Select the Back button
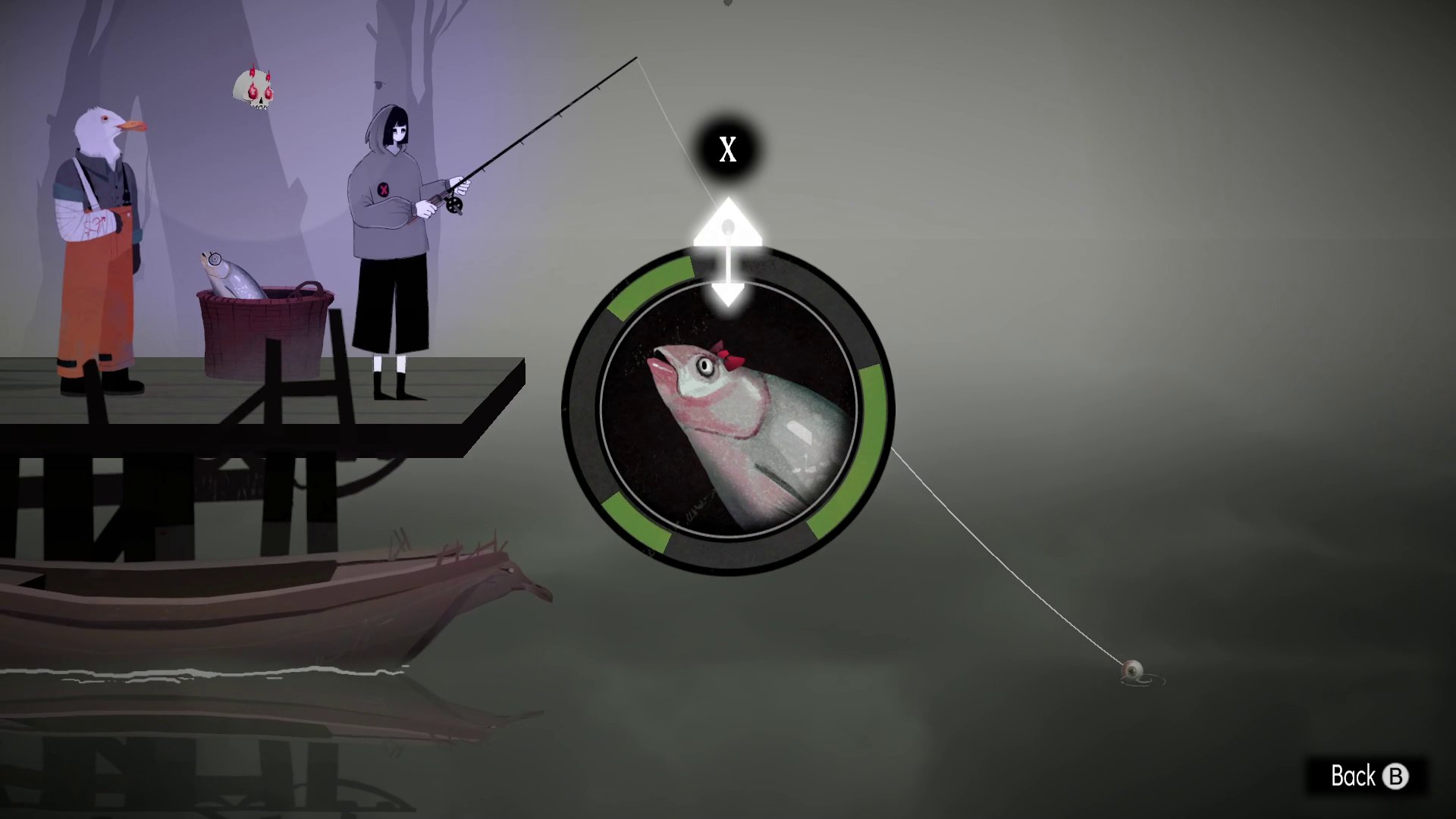Image resolution: width=1456 pixels, height=819 pixels. [x=1367, y=777]
